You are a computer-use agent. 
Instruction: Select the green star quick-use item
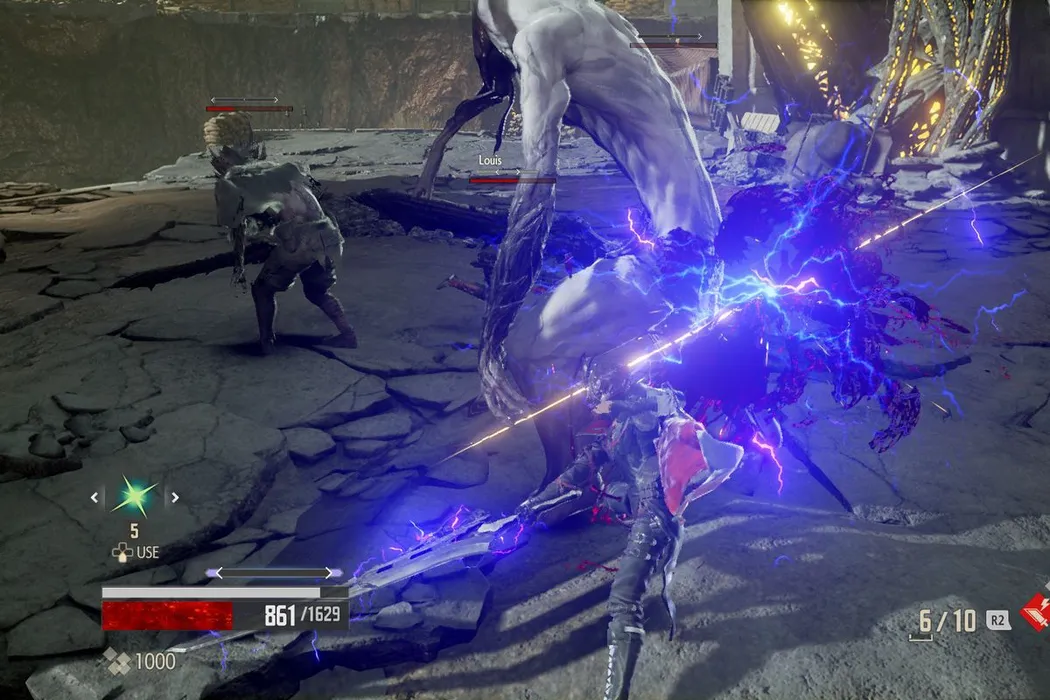coord(134,497)
